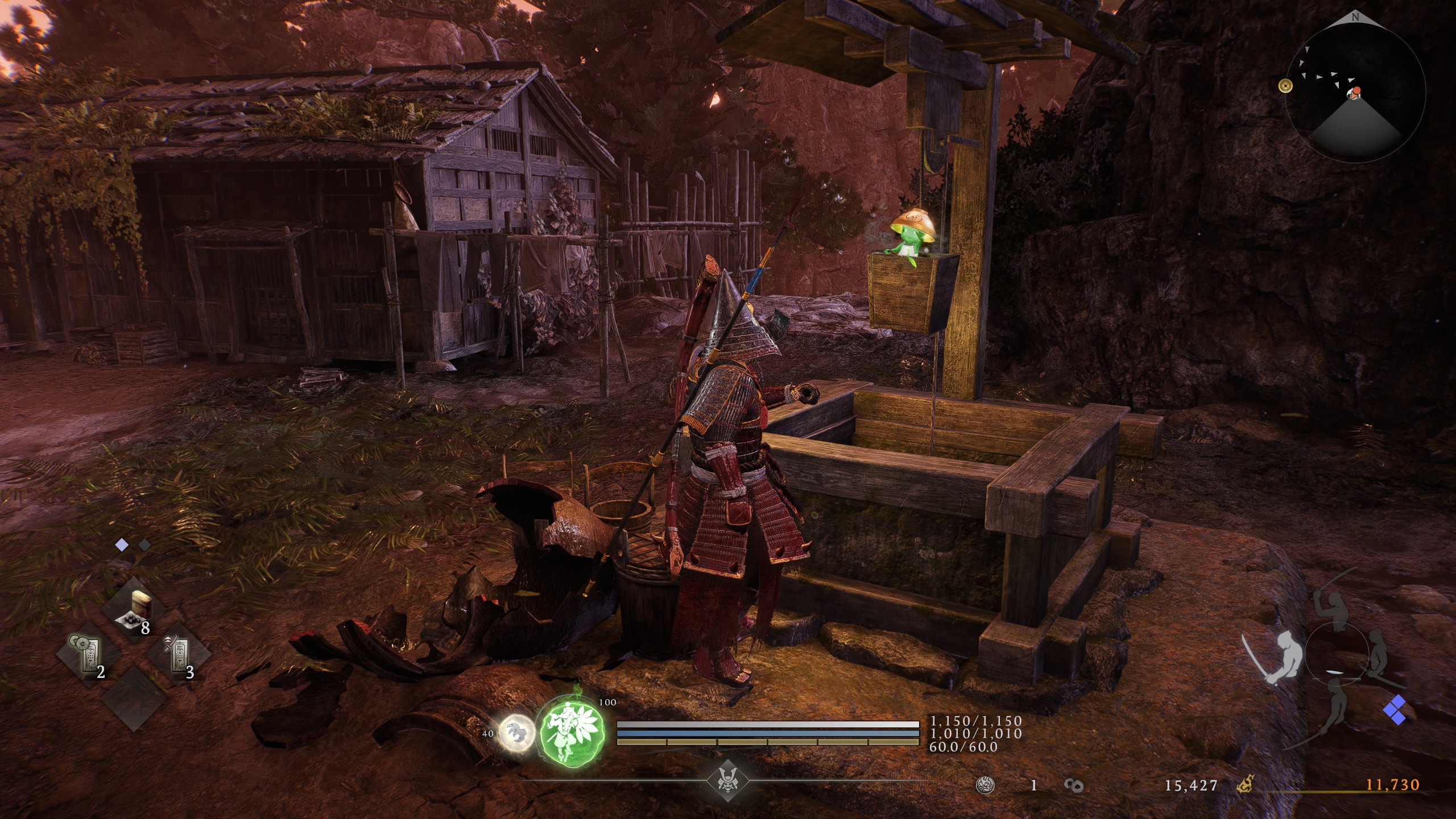Select the sword talisman slot with 3
The height and width of the screenshot is (819, 1456).
click(x=179, y=657)
